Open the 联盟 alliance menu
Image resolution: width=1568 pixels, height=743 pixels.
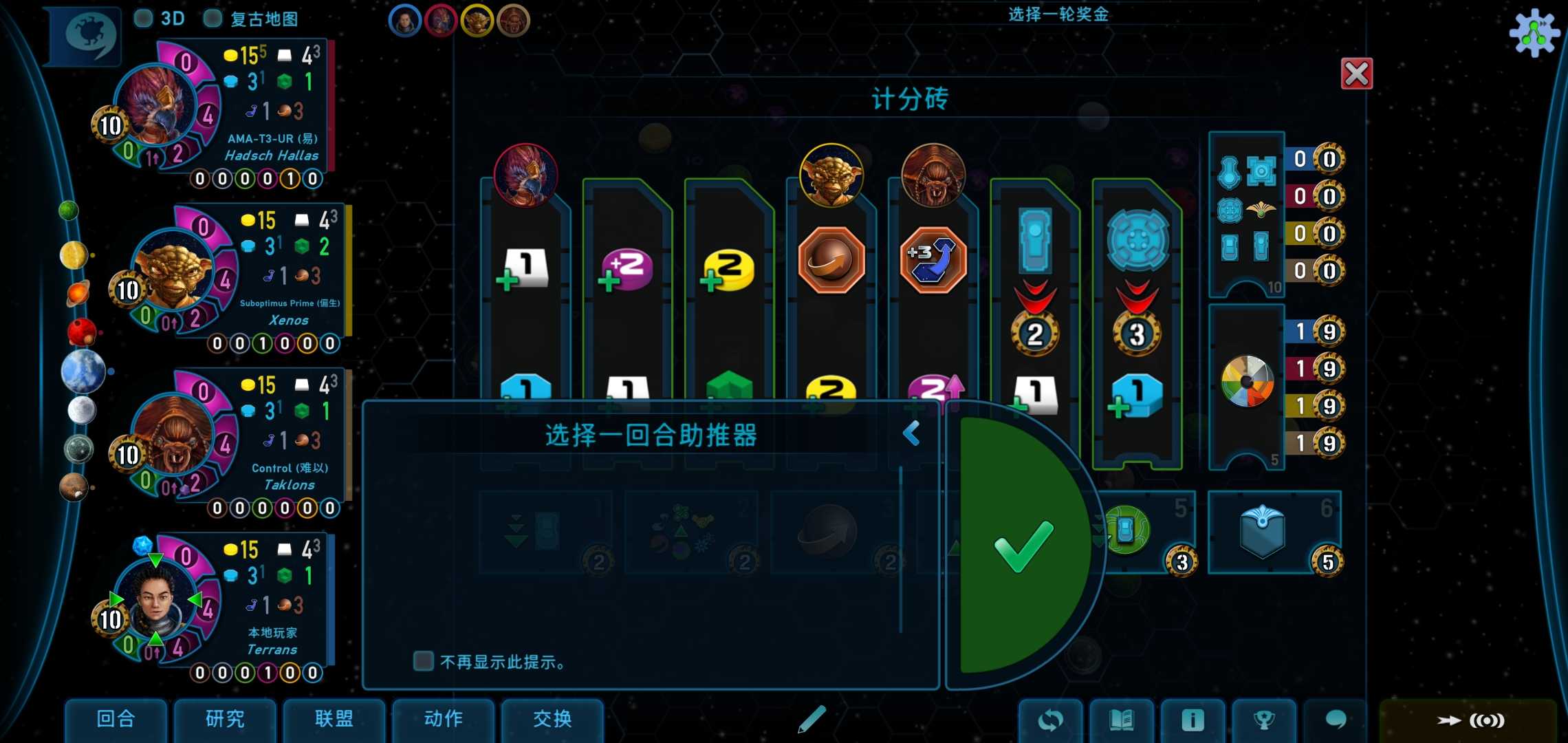point(334,720)
